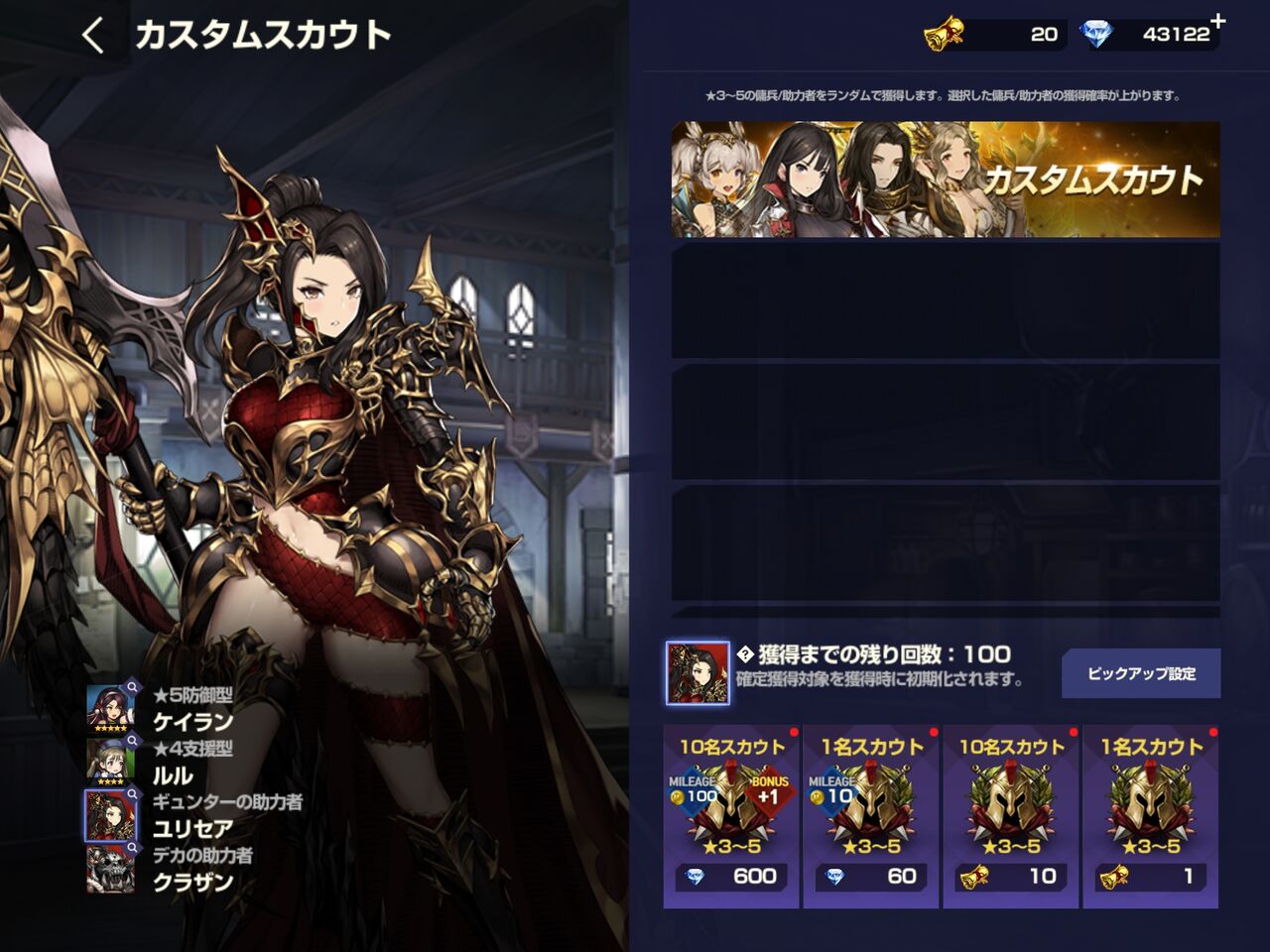Click the magnifier on ケイラン's portrait
This screenshot has width=1270, height=952.
point(132,688)
